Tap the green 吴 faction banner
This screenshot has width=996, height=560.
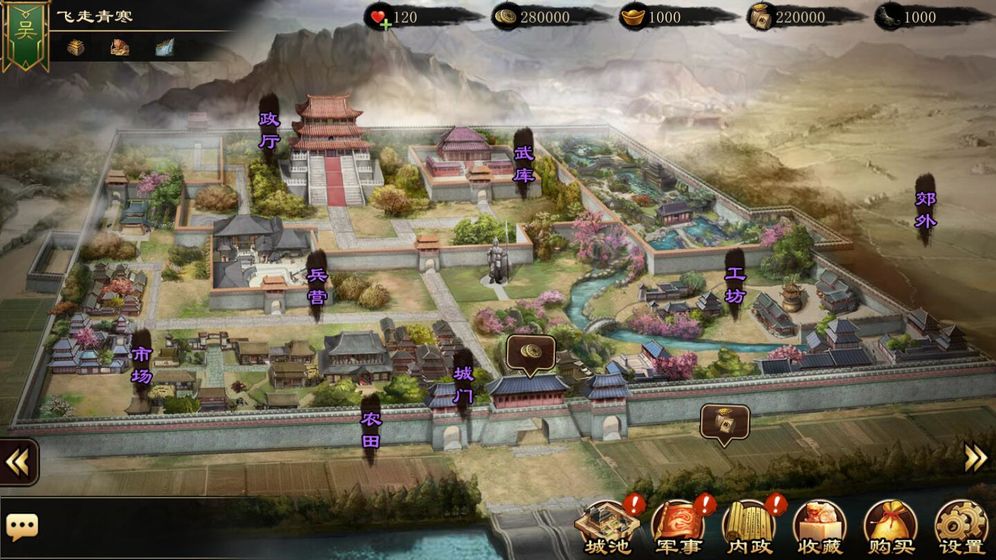point(25,33)
